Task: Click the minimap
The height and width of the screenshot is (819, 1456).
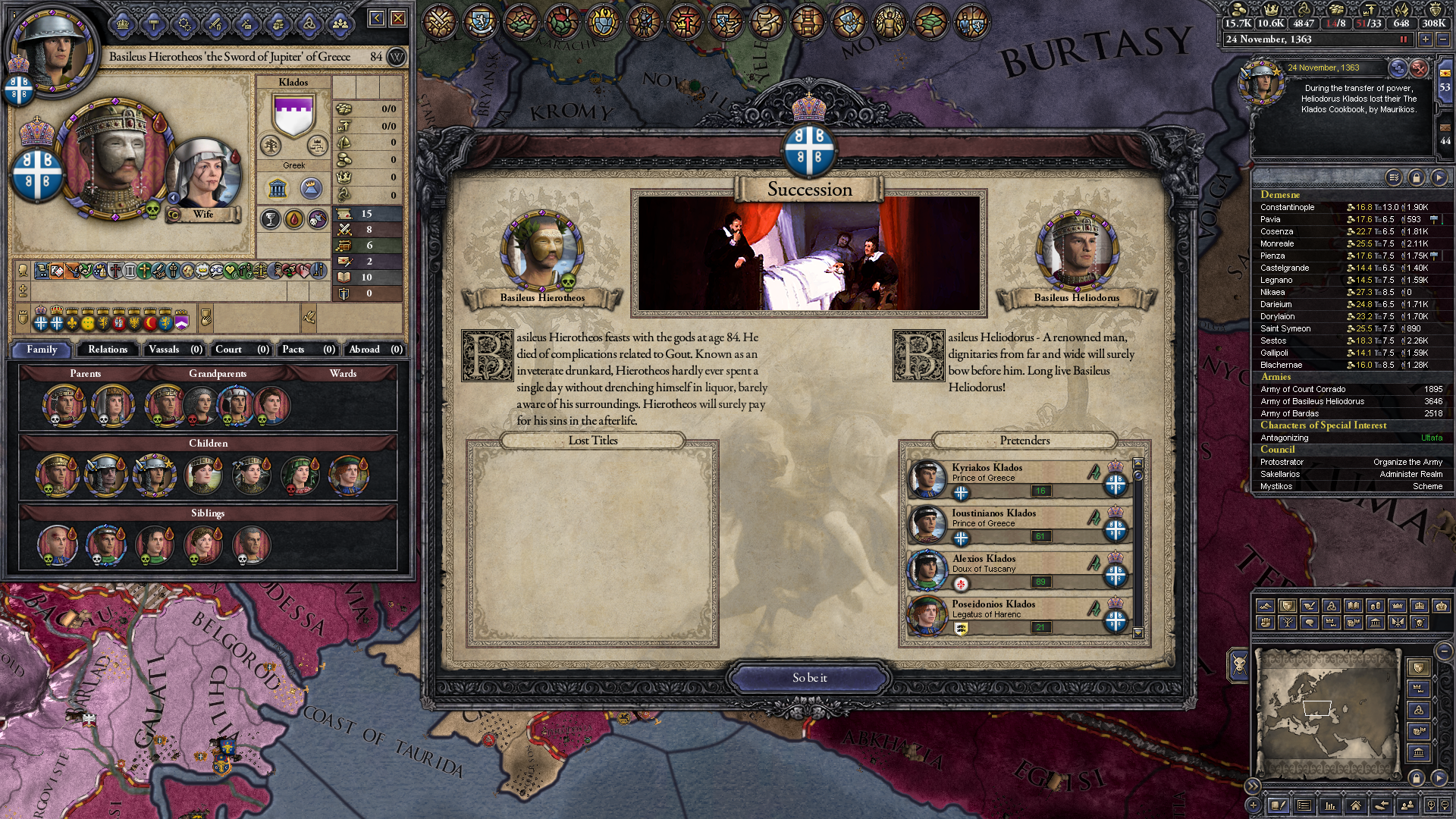Action: pyautogui.click(x=1326, y=711)
